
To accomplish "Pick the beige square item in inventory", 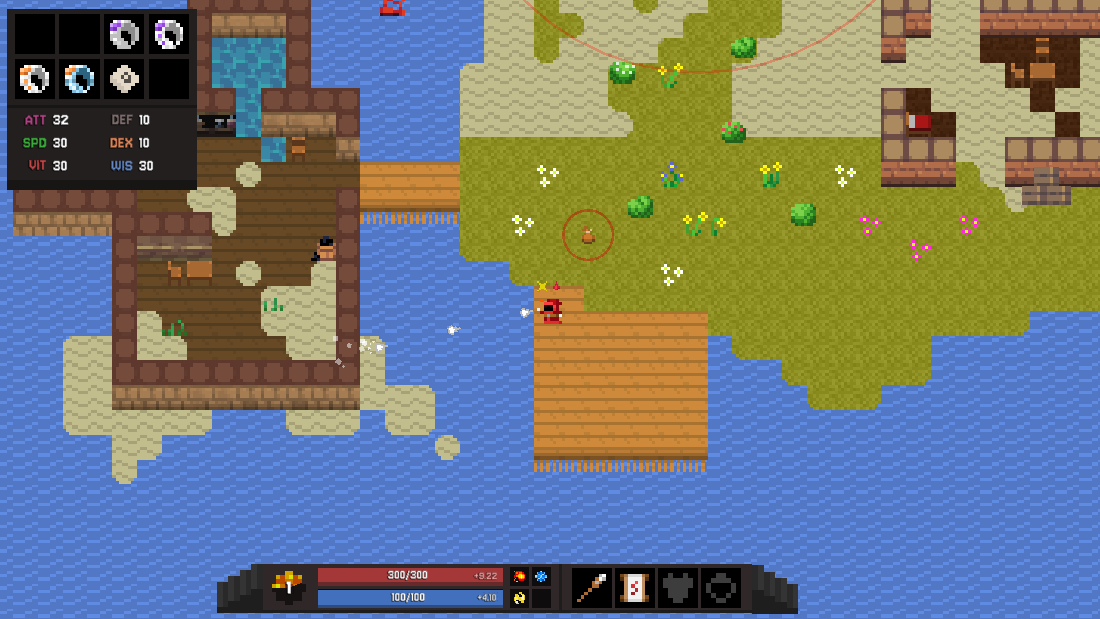I will pyautogui.click(x=124, y=79).
